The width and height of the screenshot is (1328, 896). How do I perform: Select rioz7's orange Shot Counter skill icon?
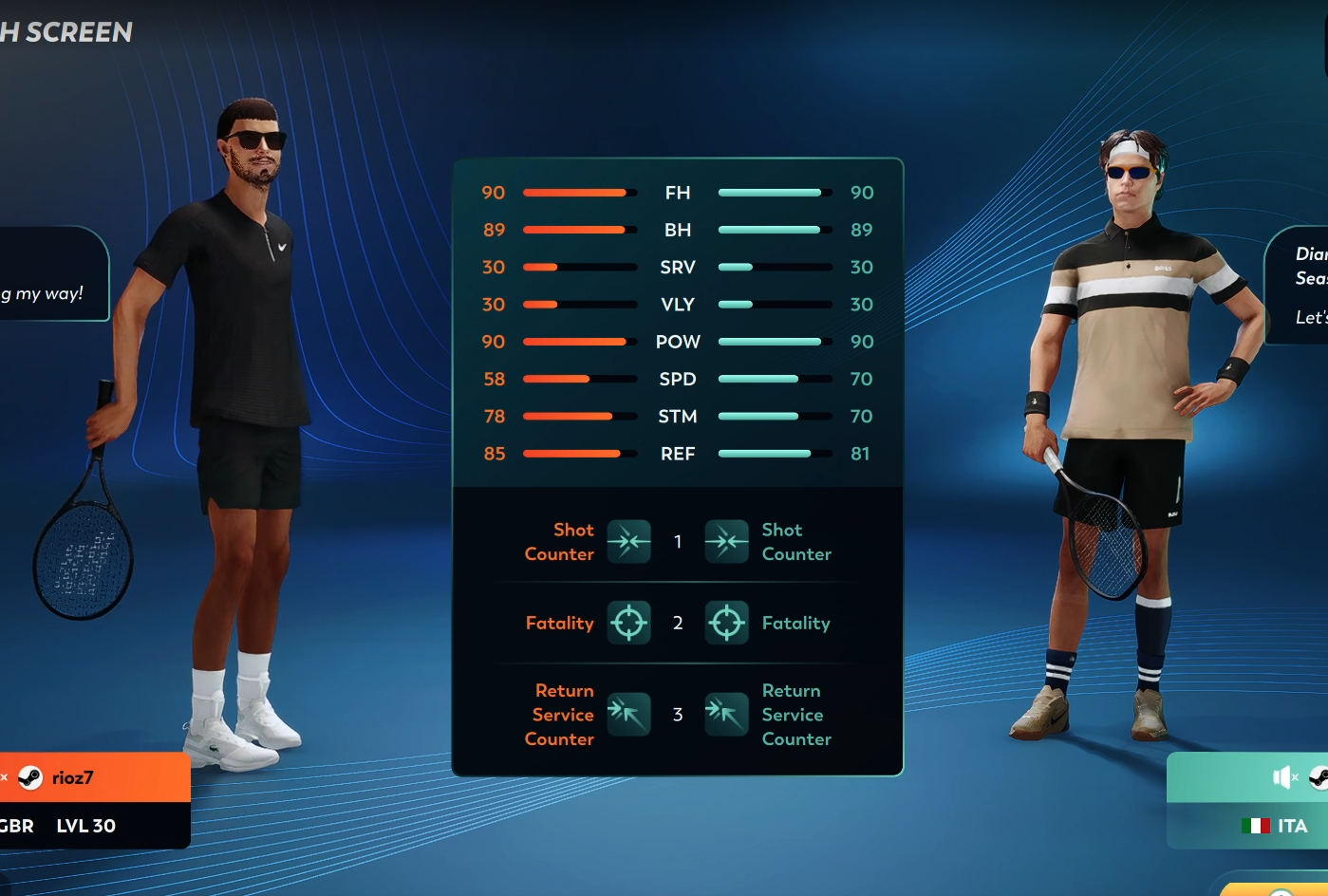[x=628, y=541]
